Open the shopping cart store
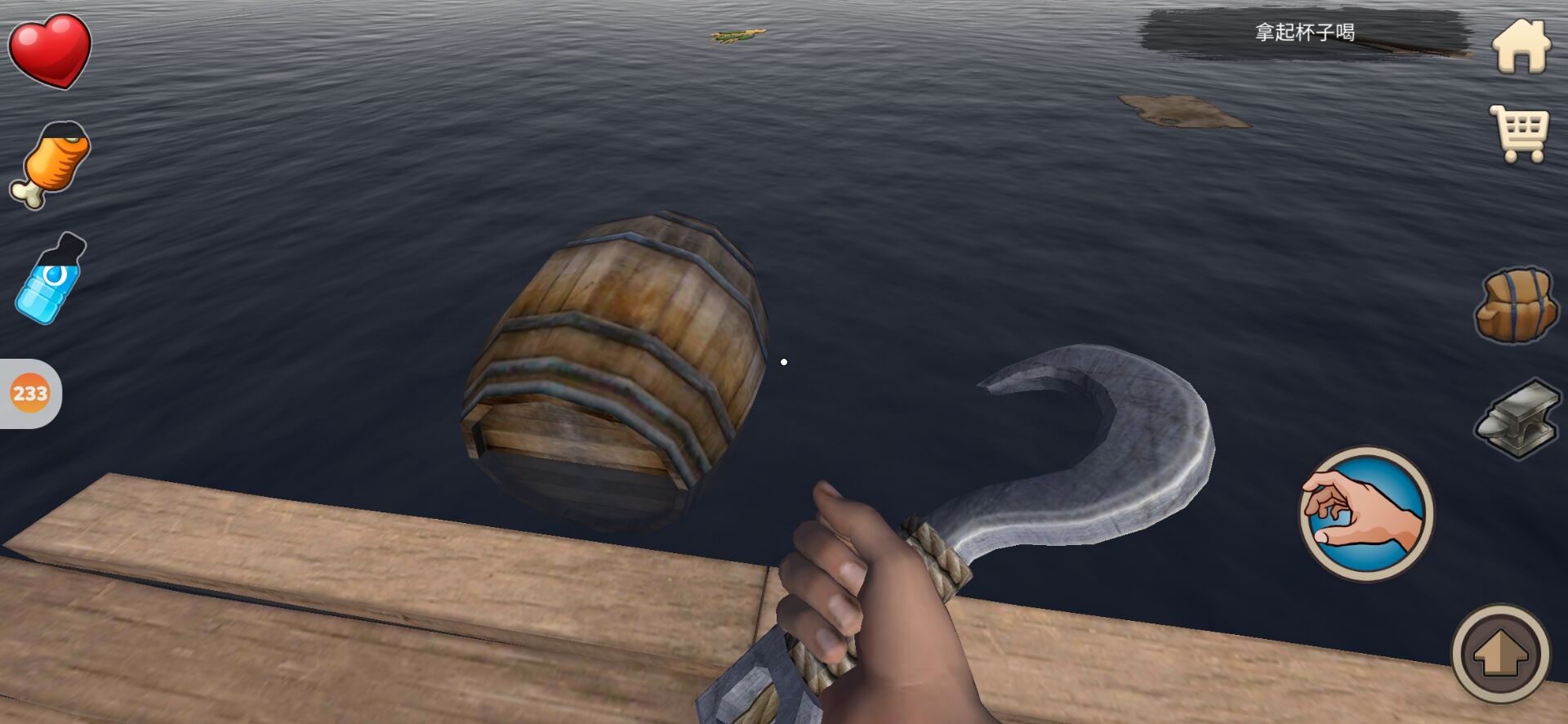This screenshot has height=724, width=1568. 1519,132
